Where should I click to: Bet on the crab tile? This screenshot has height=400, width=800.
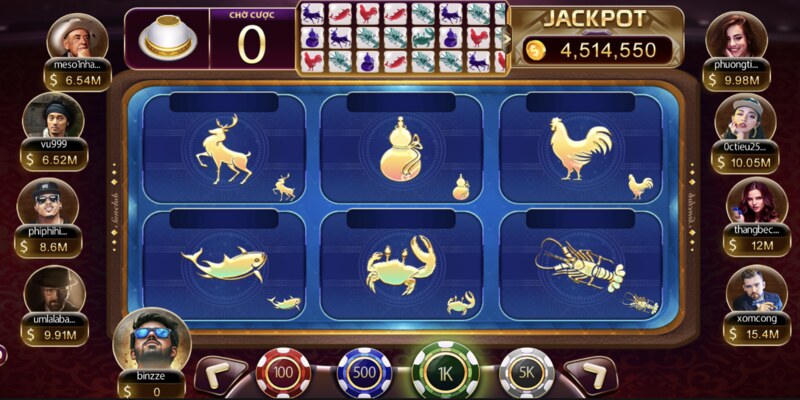pyautogui.click(x=401, y=265)
